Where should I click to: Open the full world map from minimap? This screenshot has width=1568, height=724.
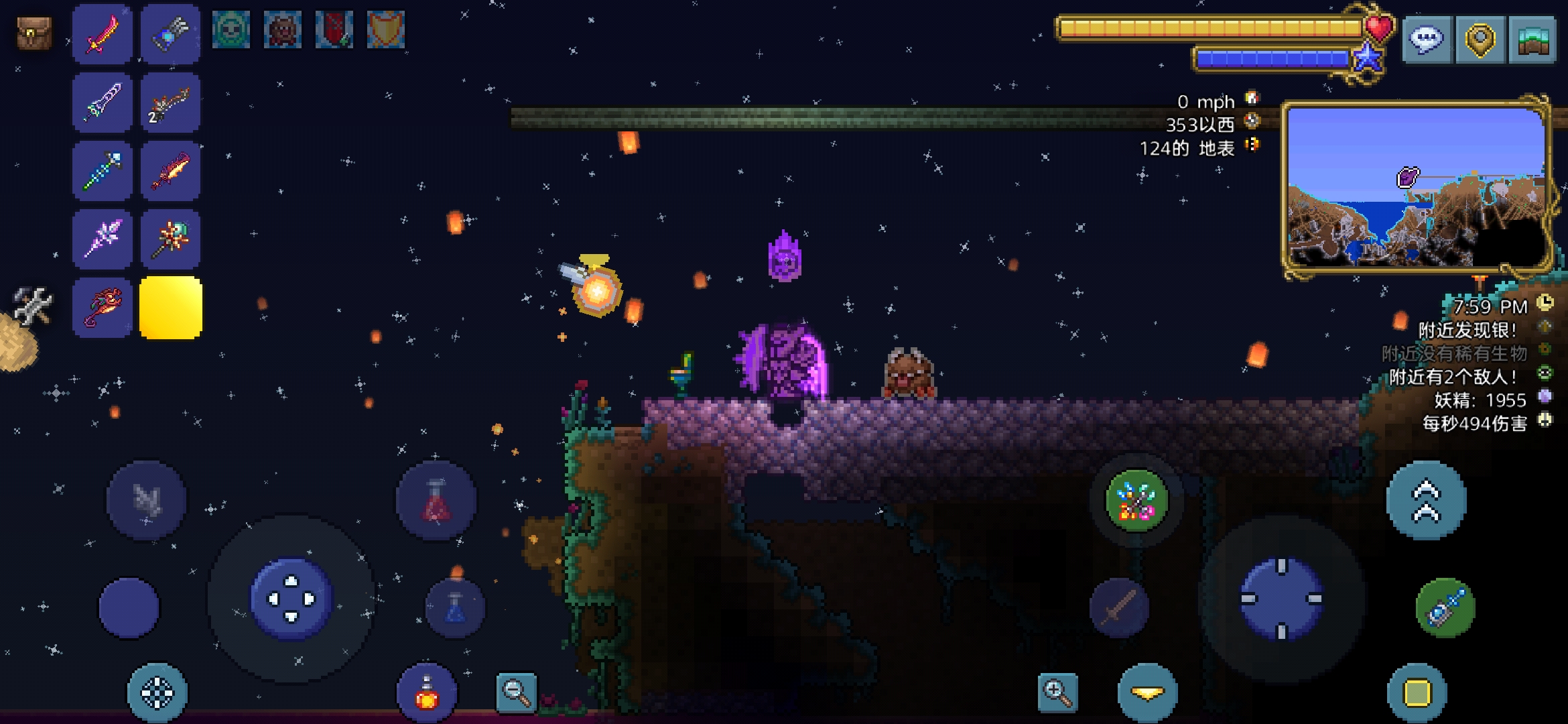tap(1417, 188)
